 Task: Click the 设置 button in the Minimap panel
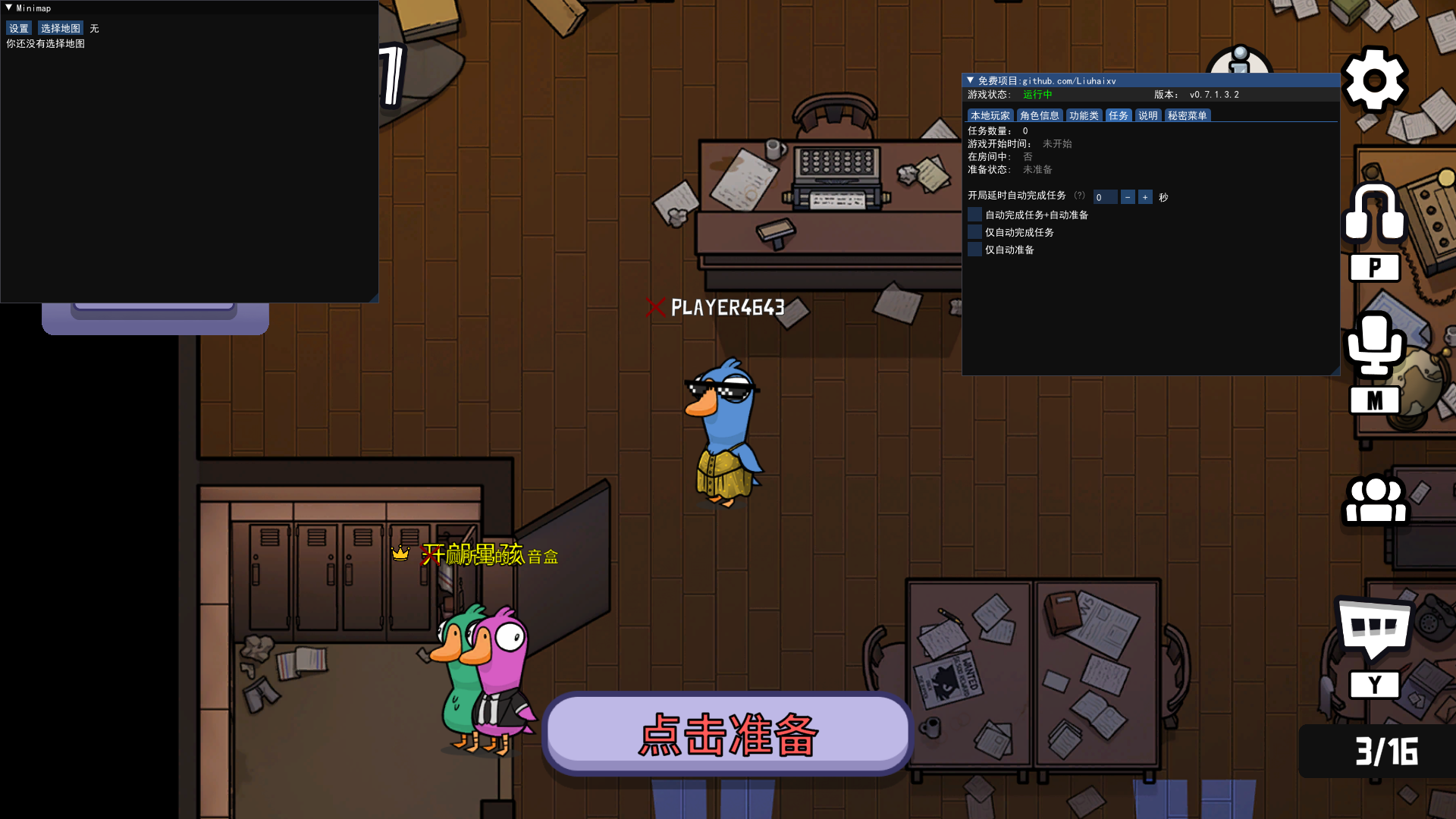(x=18, y=27)
